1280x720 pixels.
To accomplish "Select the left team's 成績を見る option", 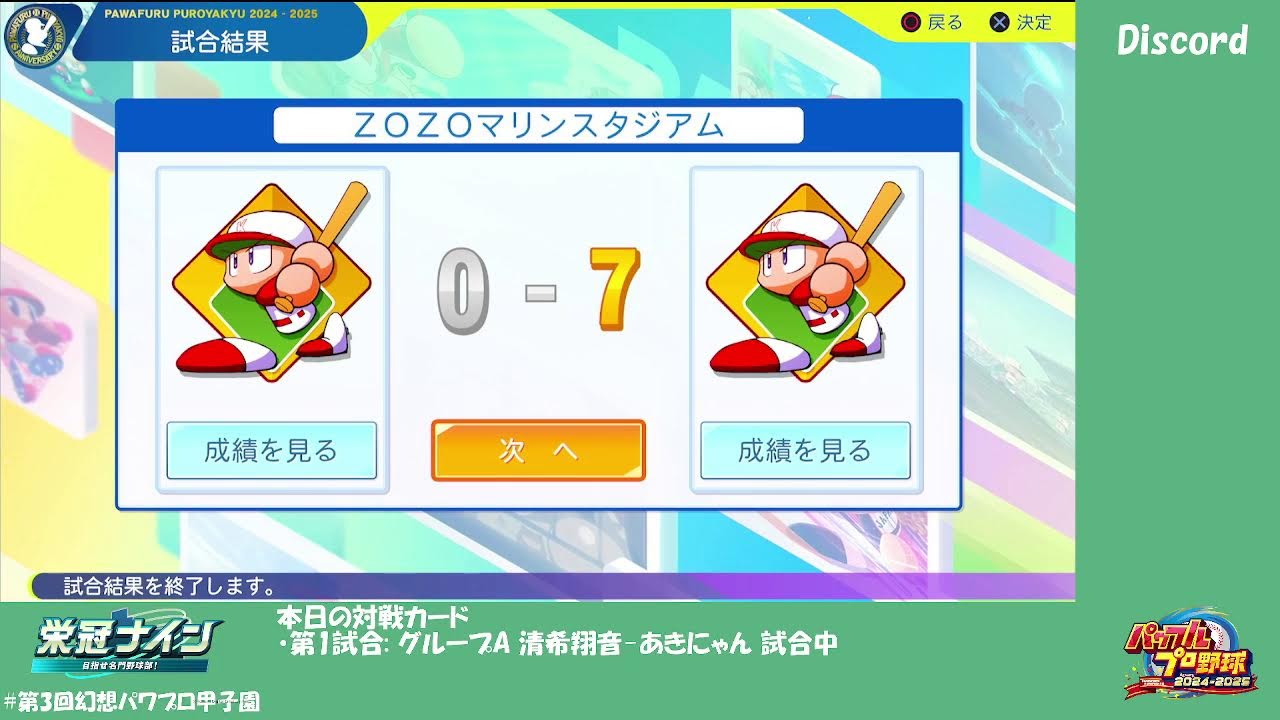I will [270, 451].
